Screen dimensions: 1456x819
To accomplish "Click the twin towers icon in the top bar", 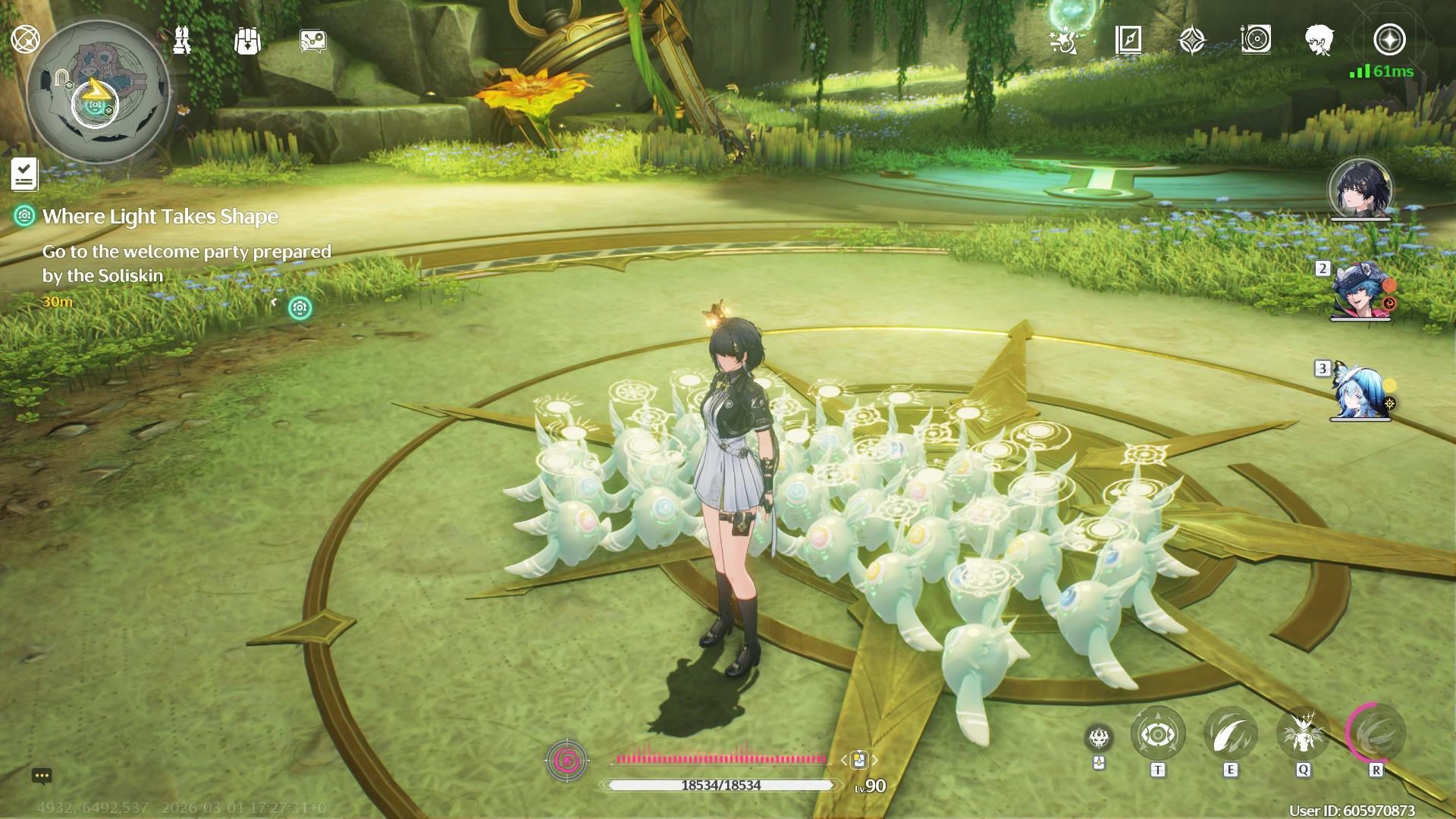I will coord(182,40).
